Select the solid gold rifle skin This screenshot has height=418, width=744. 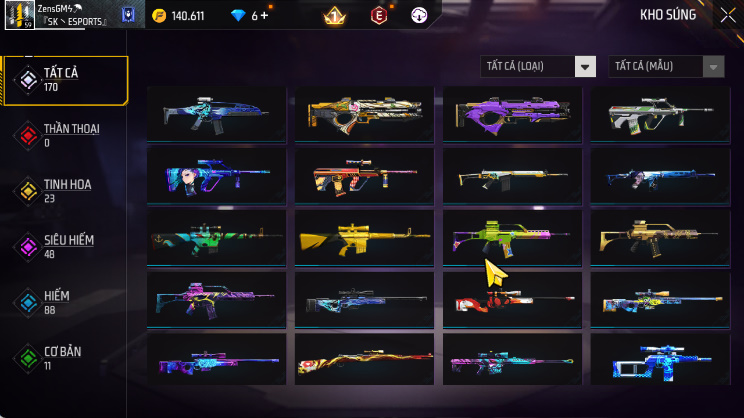tap(364, 239)
